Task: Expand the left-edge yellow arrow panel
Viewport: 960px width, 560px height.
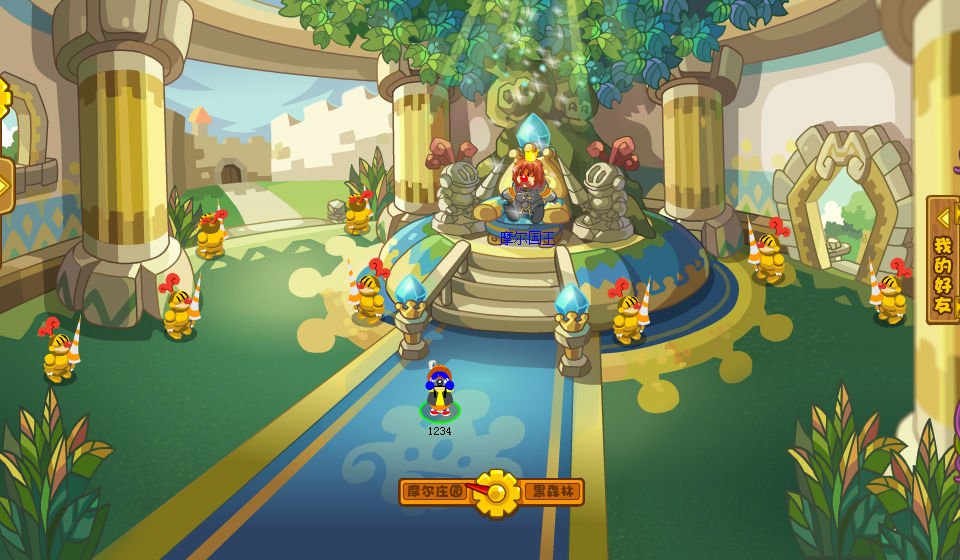Action: point(5,185)
